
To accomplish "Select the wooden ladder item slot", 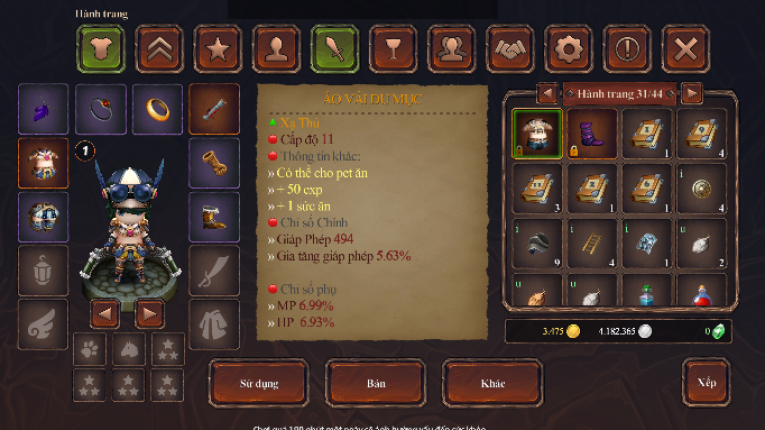I will (x=592, y=243).
